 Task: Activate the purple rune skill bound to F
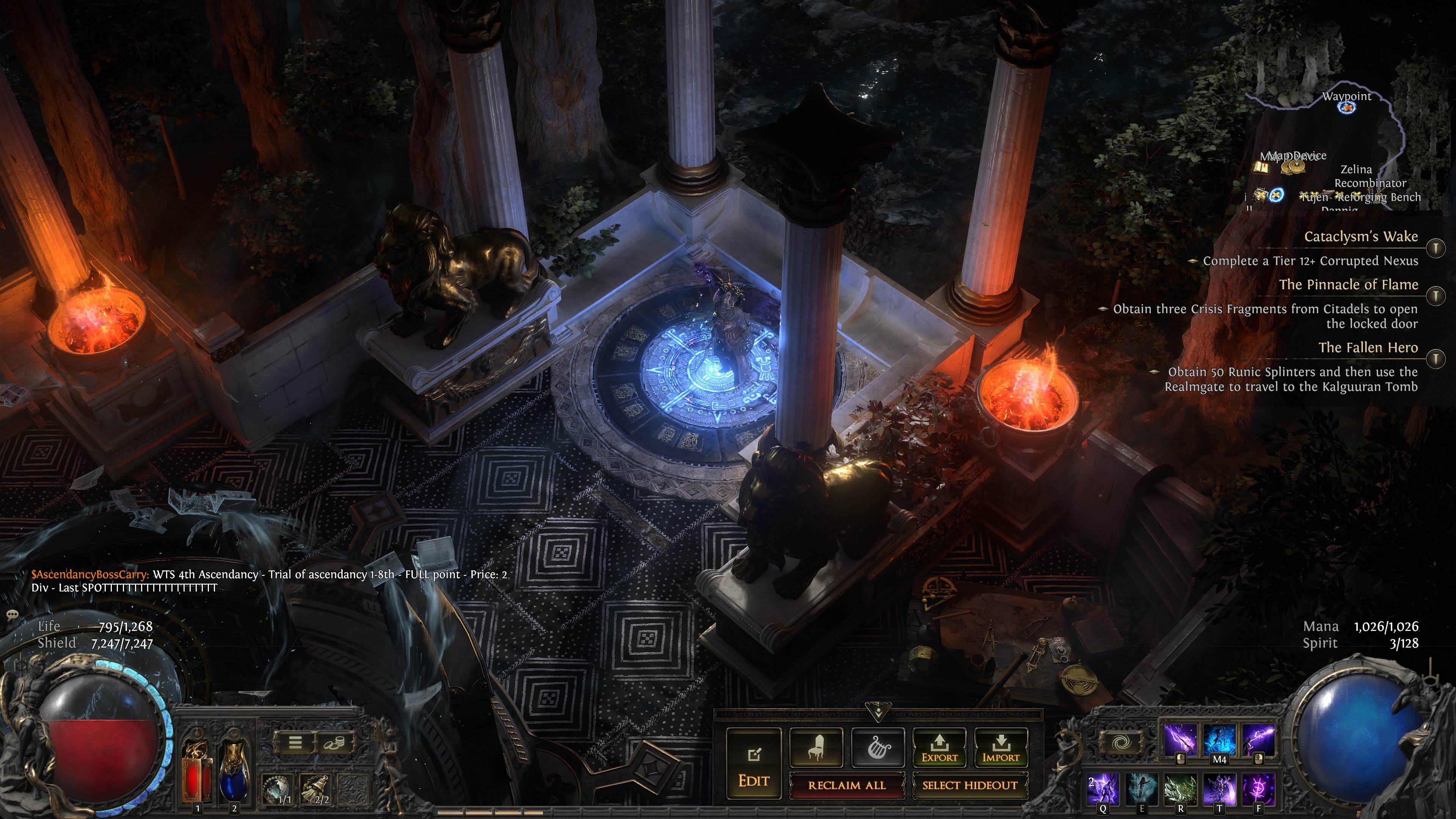point(1258,789)
